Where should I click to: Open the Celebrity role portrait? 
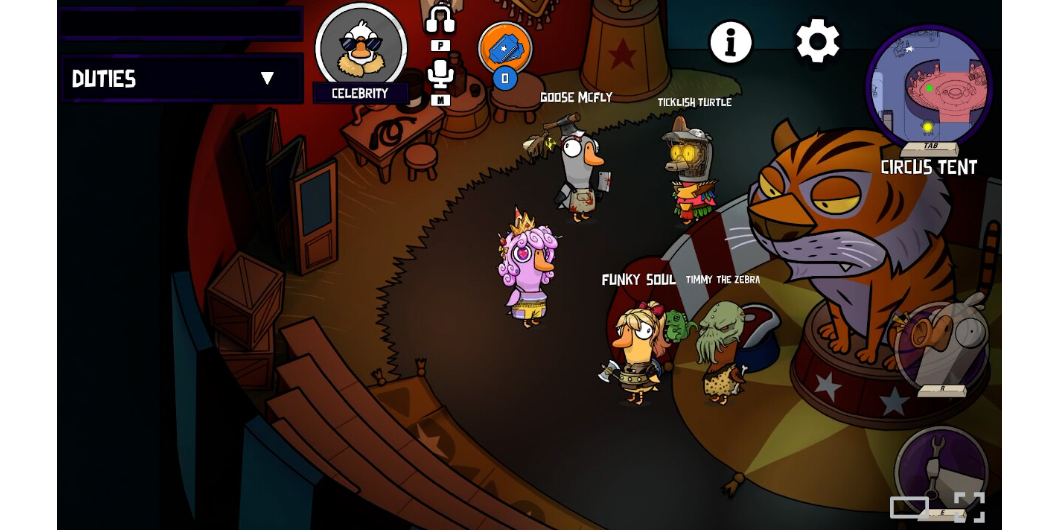[x=360, y=48]
